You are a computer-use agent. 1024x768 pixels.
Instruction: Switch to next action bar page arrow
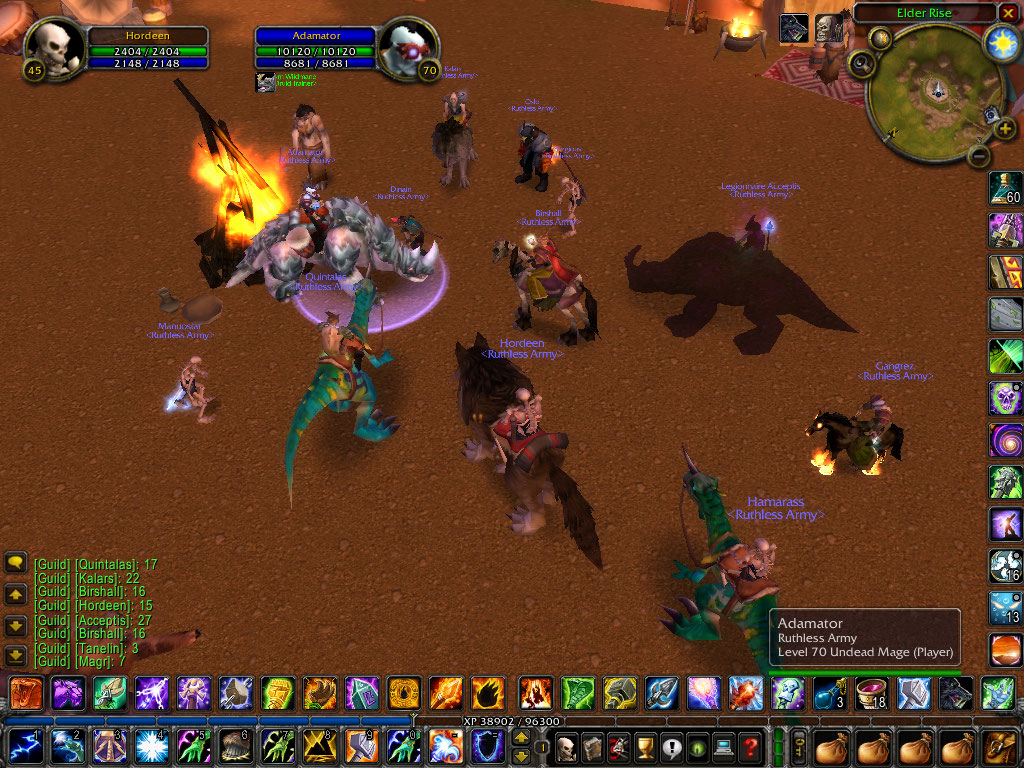click(521, 753)
